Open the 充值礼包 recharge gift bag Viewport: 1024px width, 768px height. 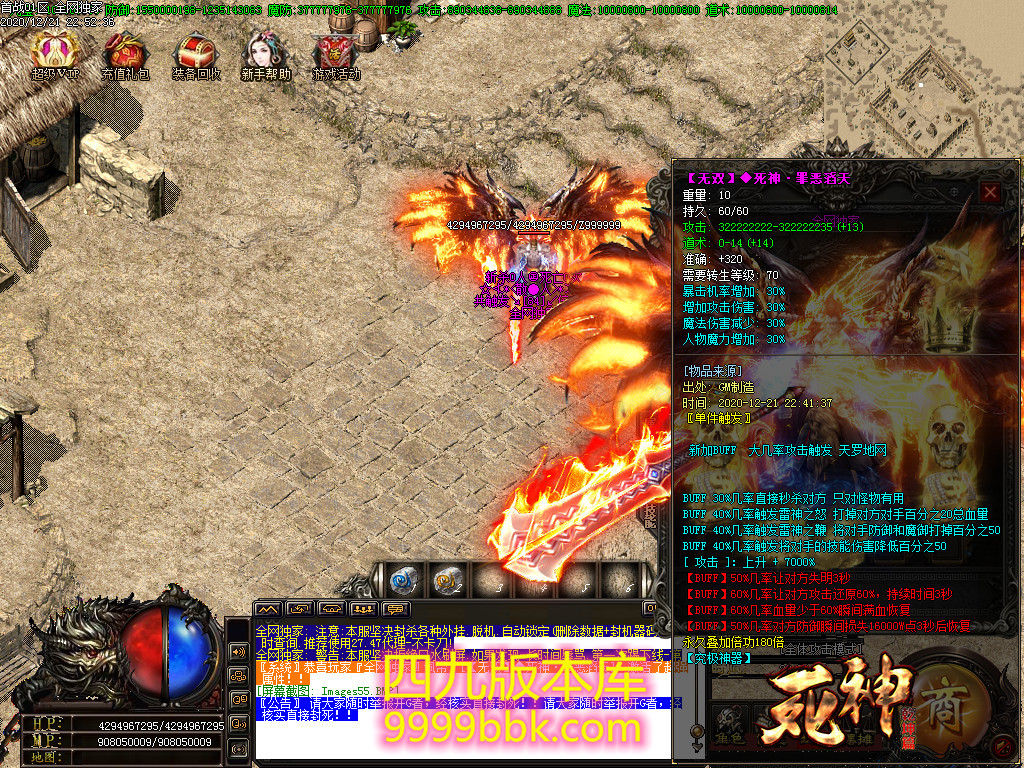click(126, 54)
